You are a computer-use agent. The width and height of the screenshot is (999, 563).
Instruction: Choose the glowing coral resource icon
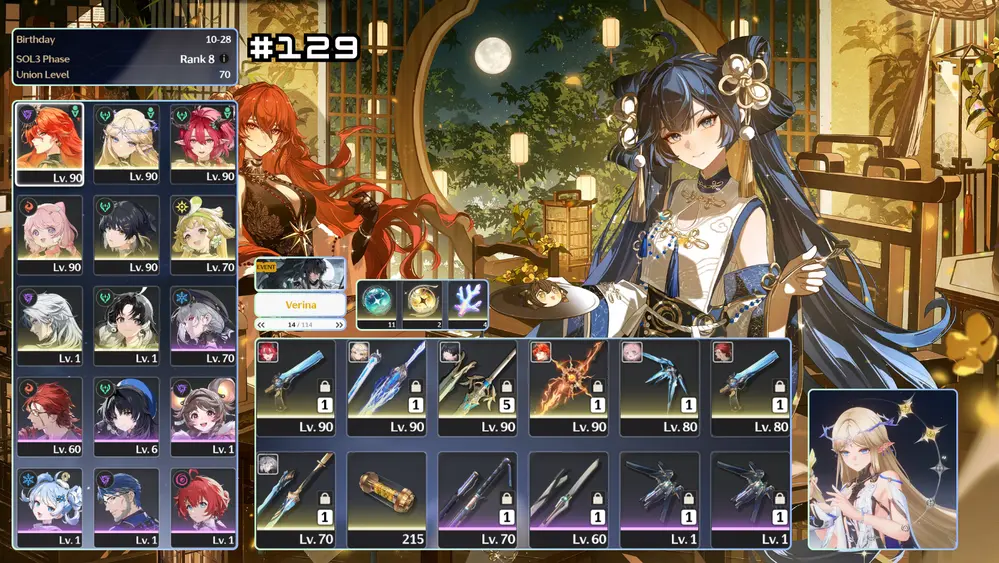click(x=467, y=300)
